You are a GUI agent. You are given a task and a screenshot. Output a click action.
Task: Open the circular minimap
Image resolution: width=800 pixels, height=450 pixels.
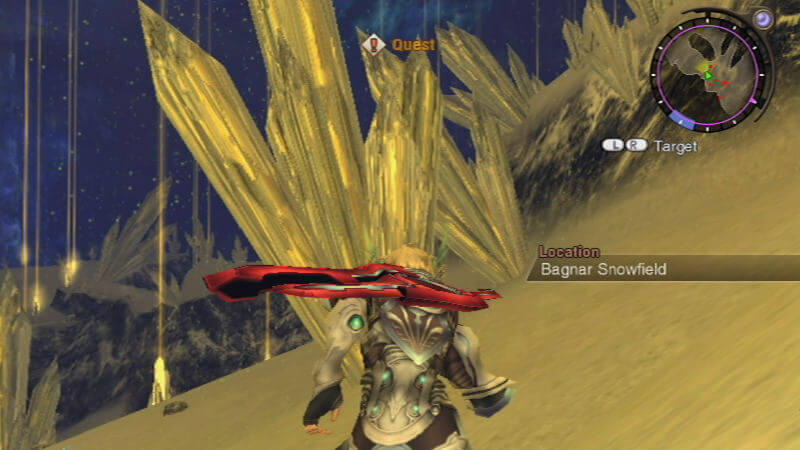tap(709, 75)
